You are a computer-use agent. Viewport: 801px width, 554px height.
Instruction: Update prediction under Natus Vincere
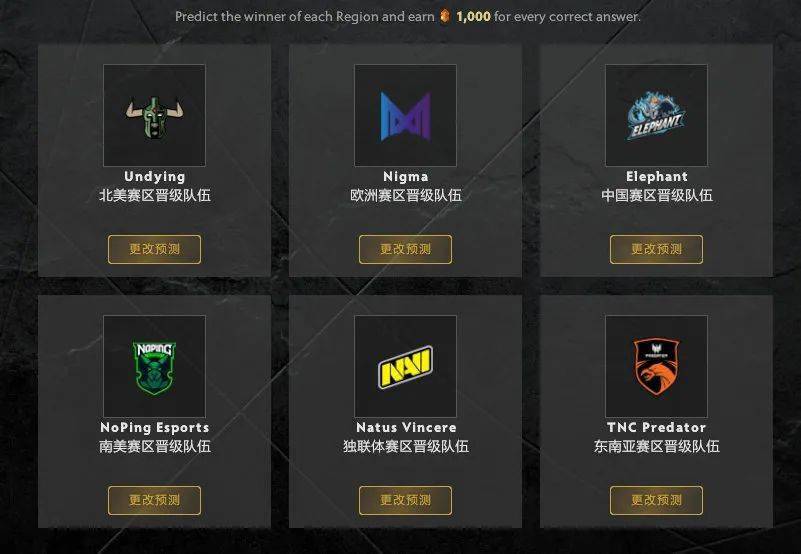click(x=405, y=500)
